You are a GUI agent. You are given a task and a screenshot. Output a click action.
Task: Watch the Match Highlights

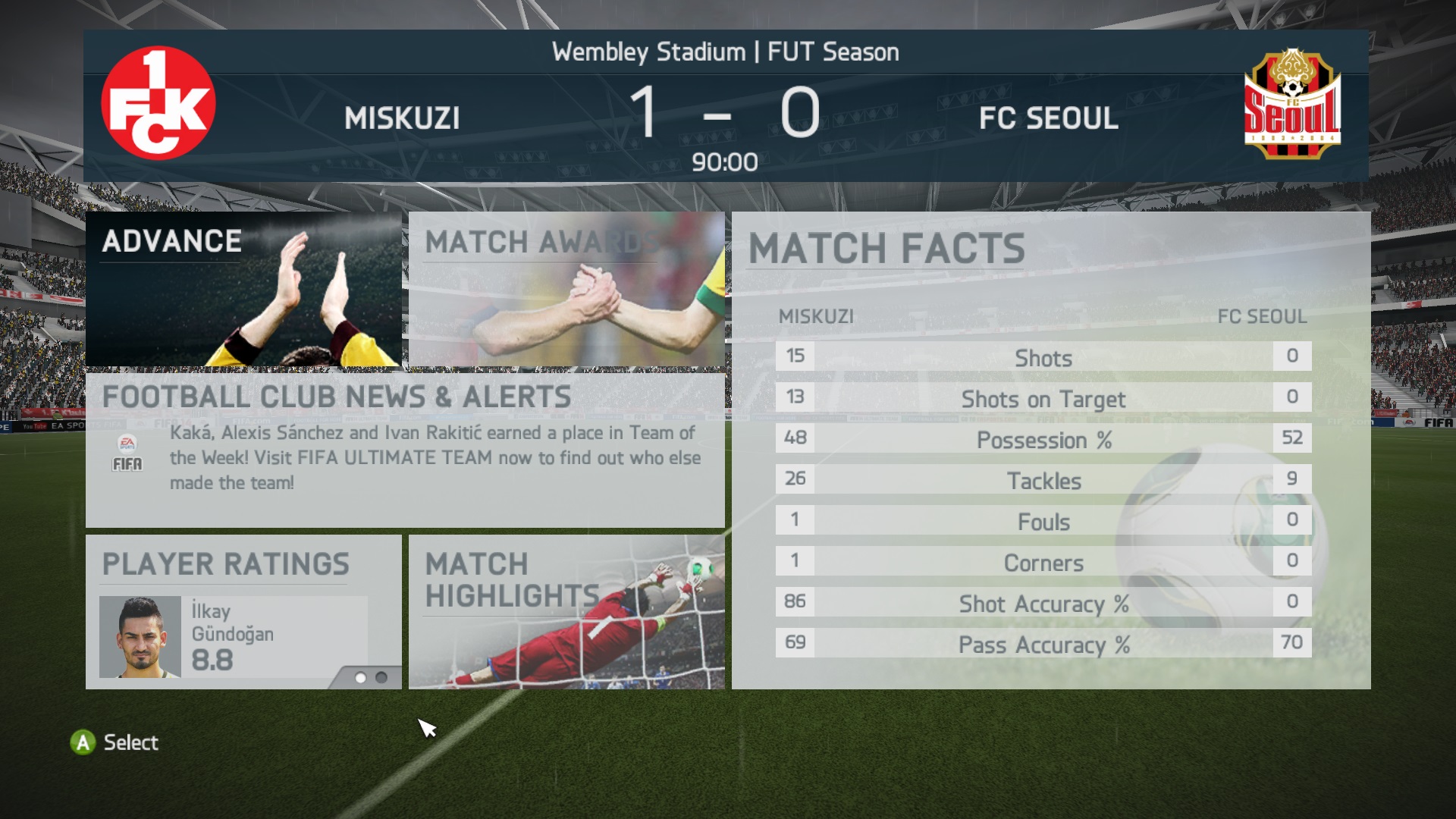pos(566,612)
